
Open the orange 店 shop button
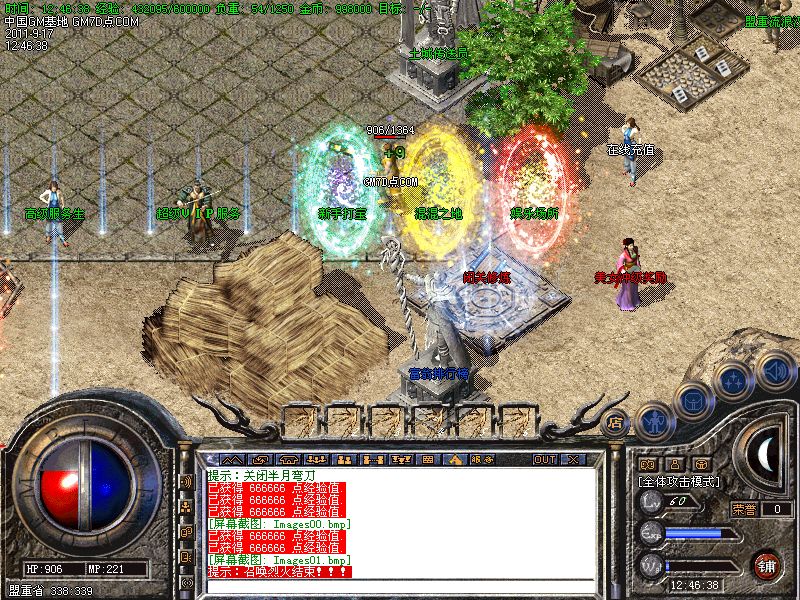[x=616, y=421]
